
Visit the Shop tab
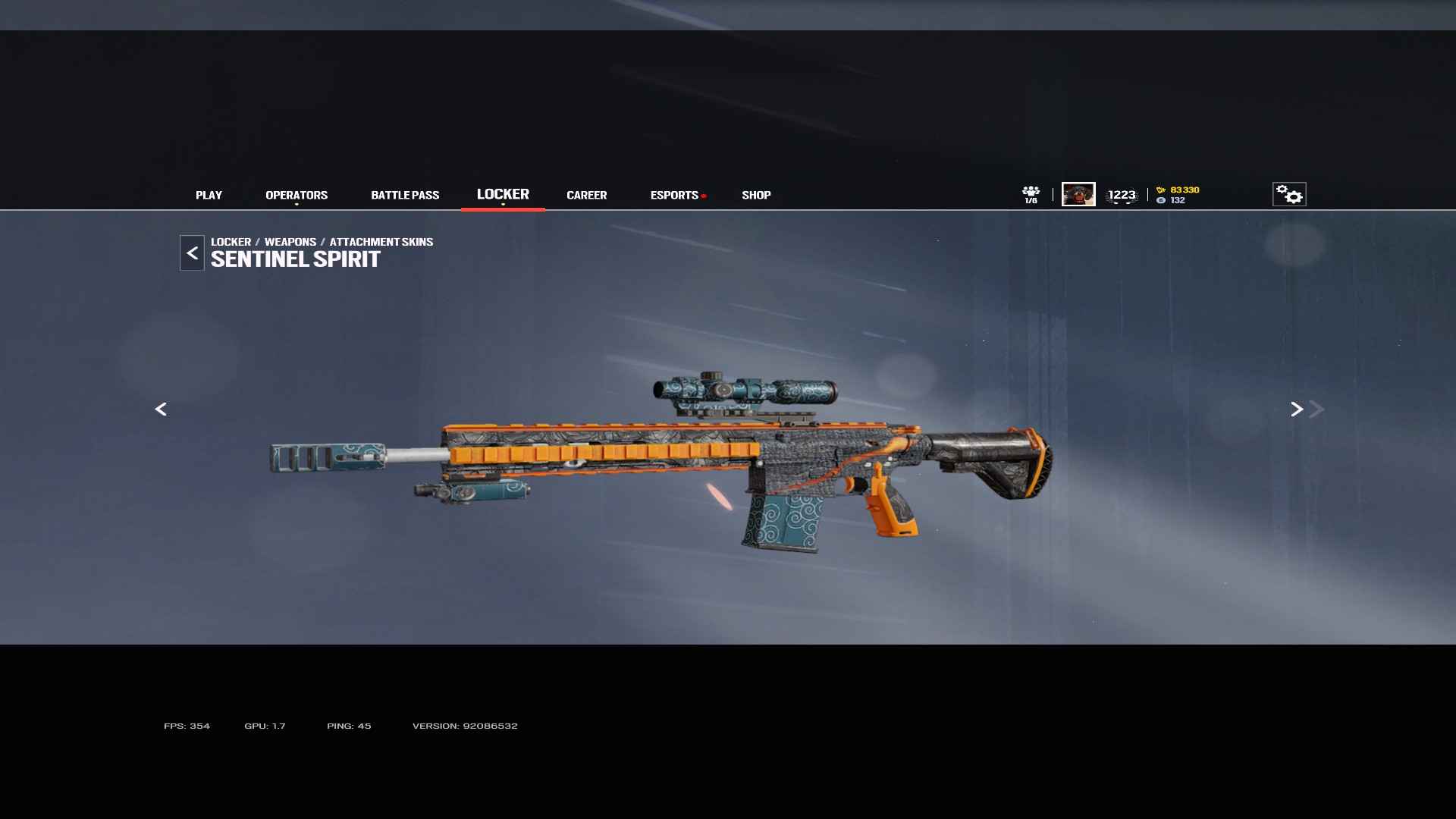[756, 195]
